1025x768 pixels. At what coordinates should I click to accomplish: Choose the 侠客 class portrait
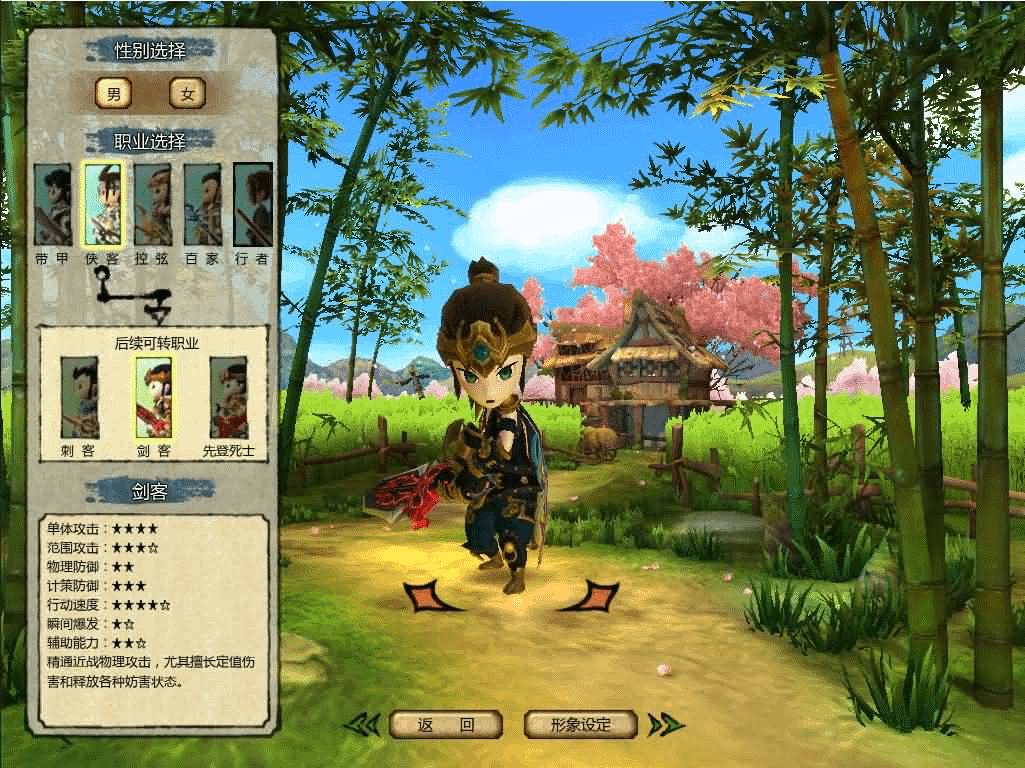103,205
